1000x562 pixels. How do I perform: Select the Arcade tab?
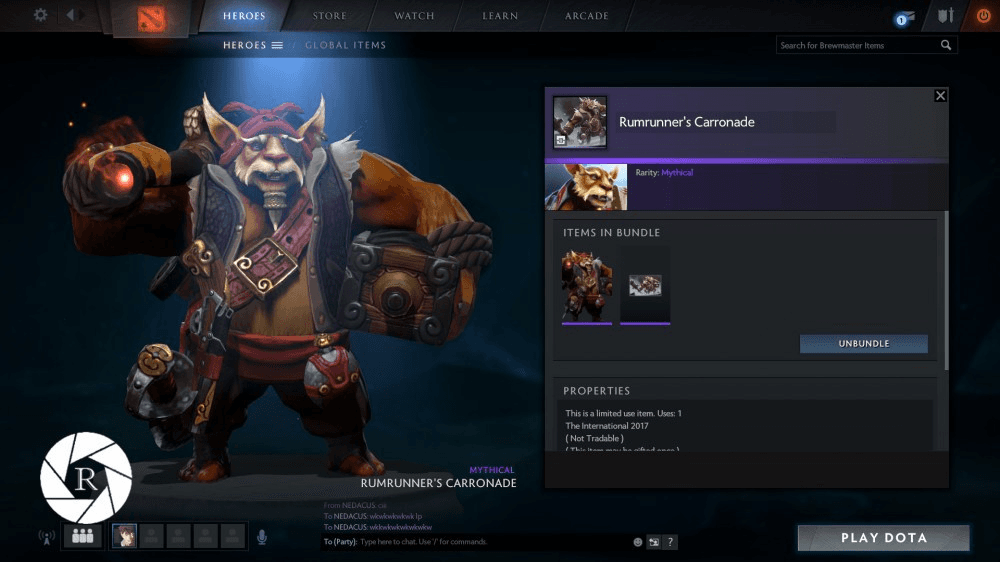(586, 16)
